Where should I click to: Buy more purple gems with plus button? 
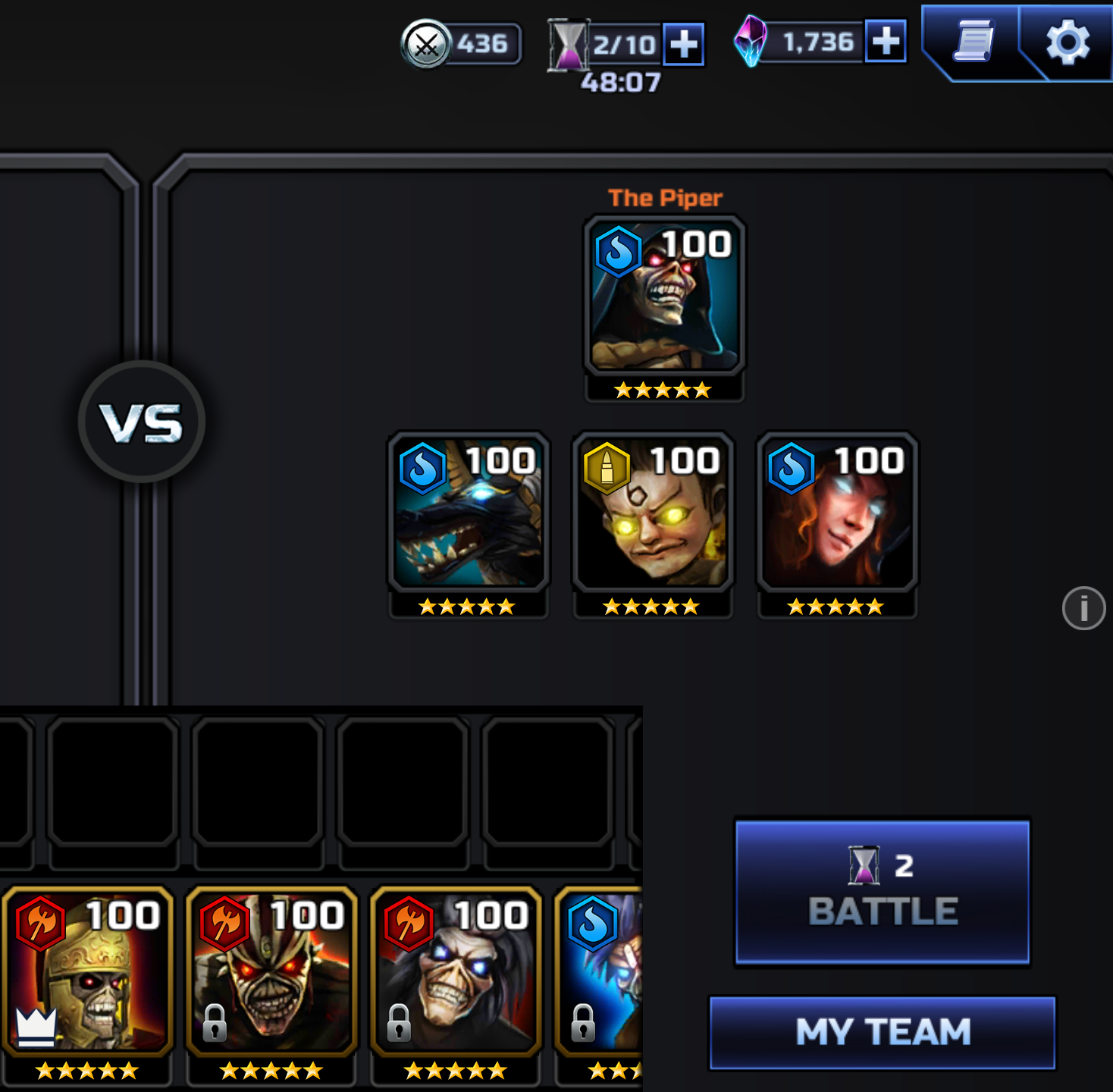point(886,42)
